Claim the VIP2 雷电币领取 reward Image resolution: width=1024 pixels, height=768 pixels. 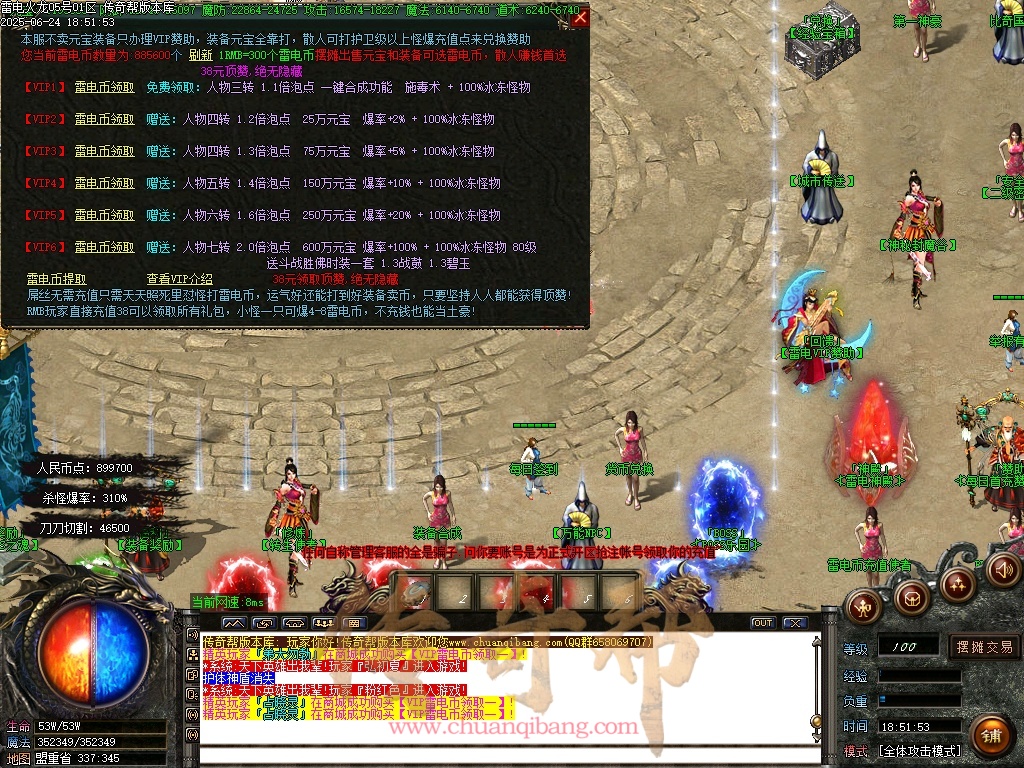point(104,119)
